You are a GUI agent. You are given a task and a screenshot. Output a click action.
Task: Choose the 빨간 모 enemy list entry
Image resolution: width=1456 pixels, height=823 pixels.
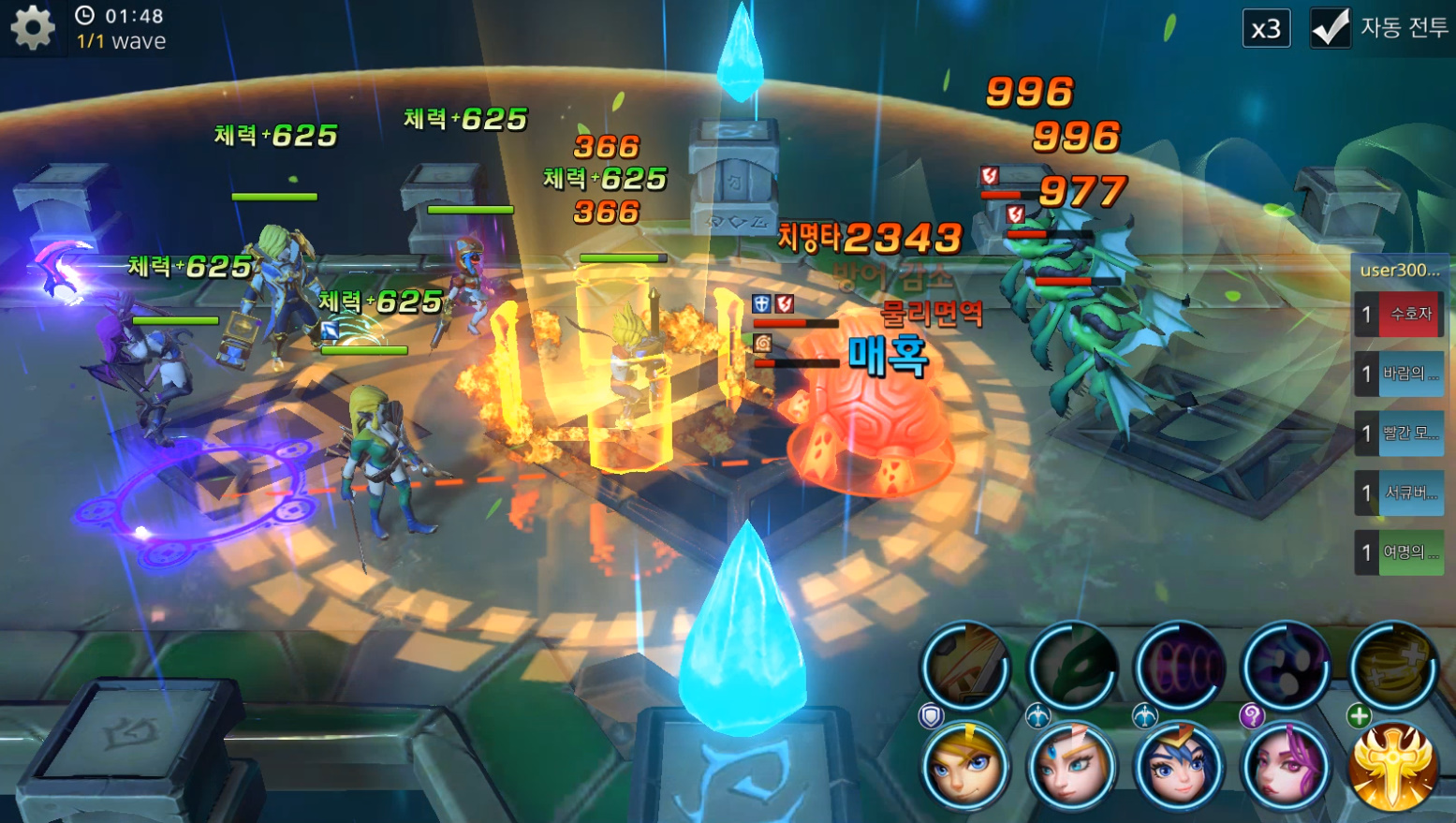(1400, 433)
